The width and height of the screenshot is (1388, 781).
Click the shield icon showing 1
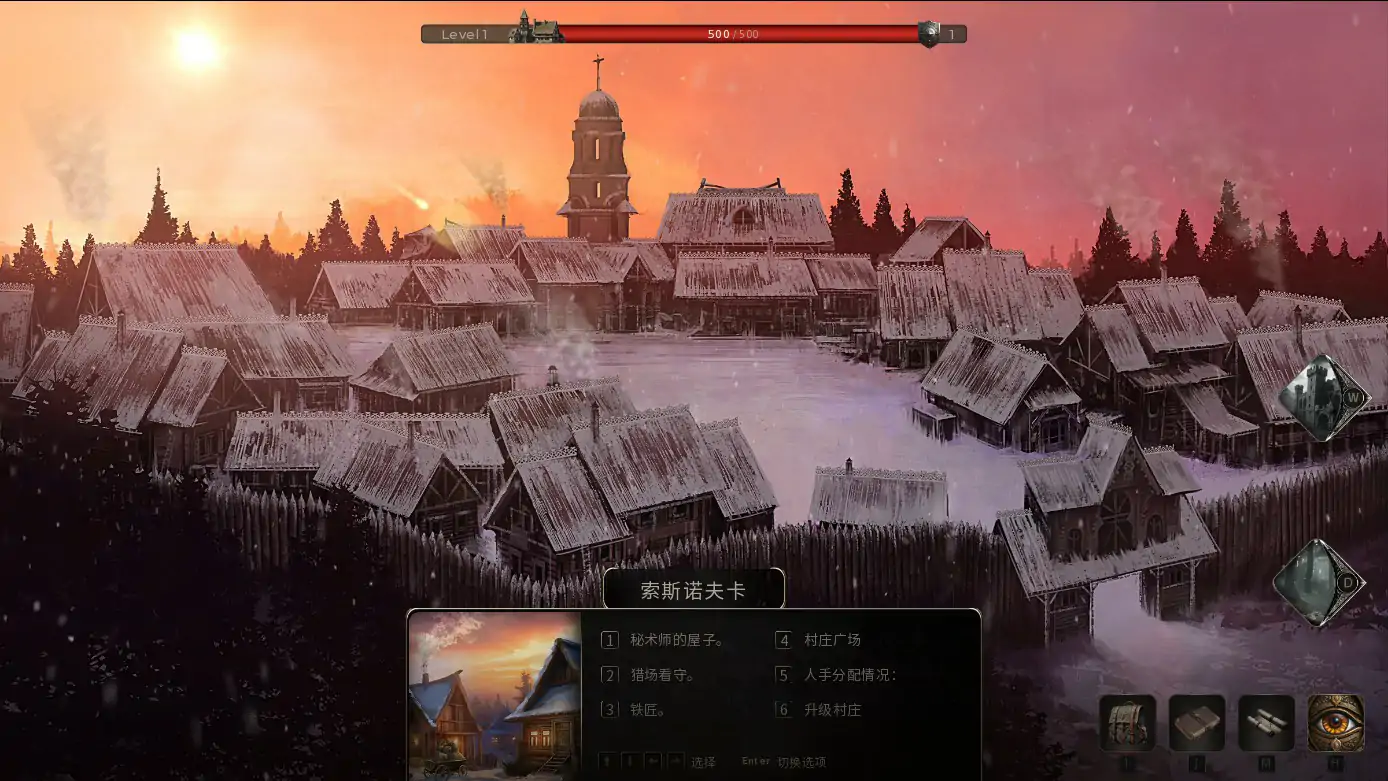[x=932, y=33]
